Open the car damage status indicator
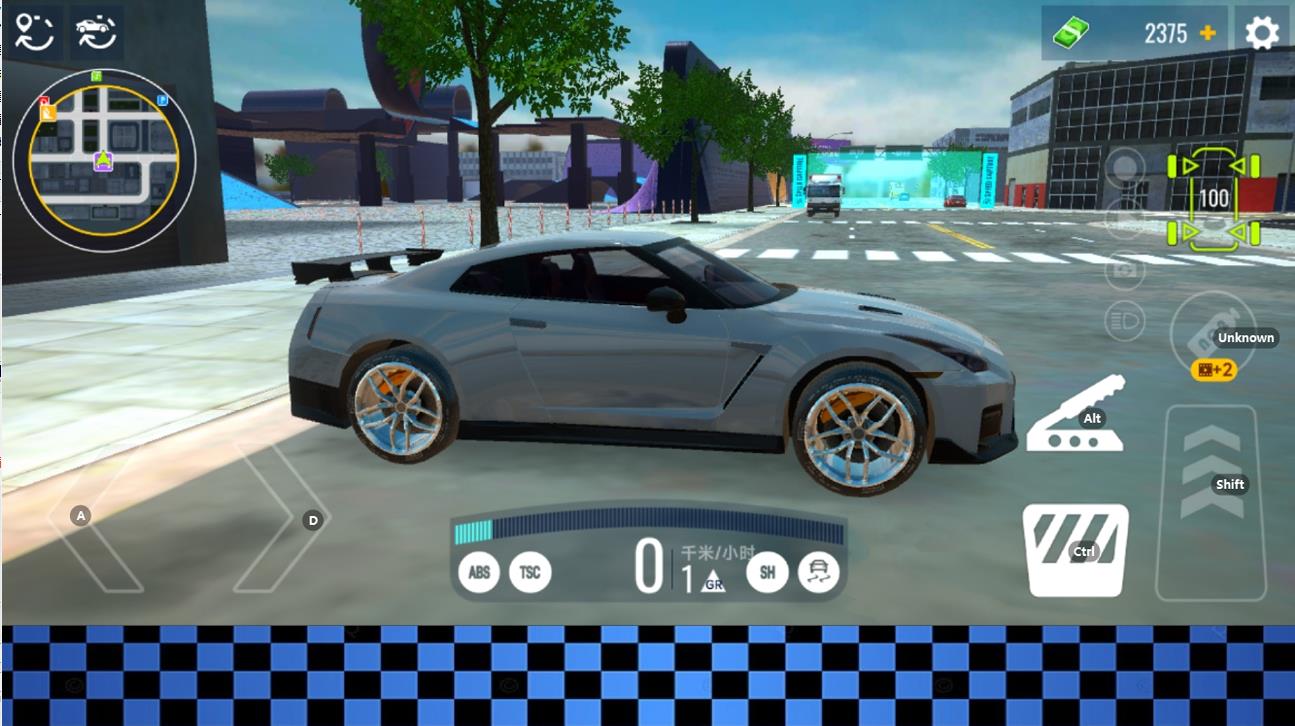 click(1214, 197)
